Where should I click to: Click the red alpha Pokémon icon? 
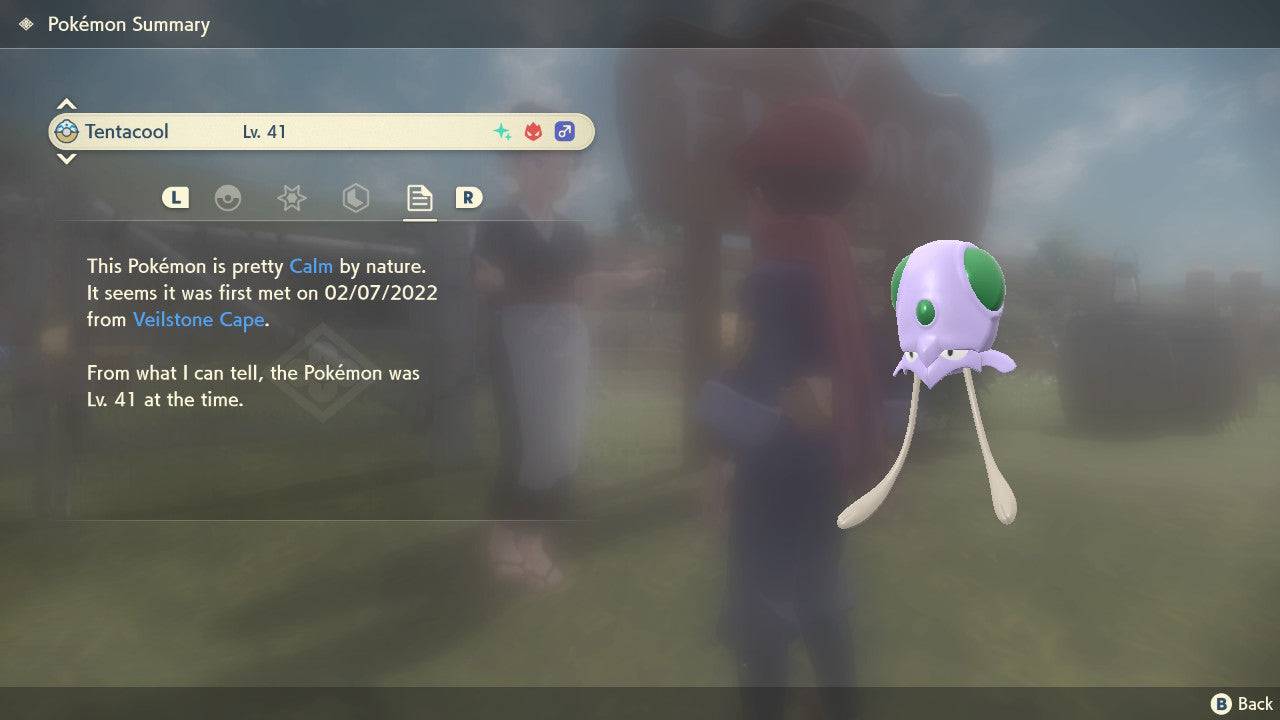pos(532,131)
